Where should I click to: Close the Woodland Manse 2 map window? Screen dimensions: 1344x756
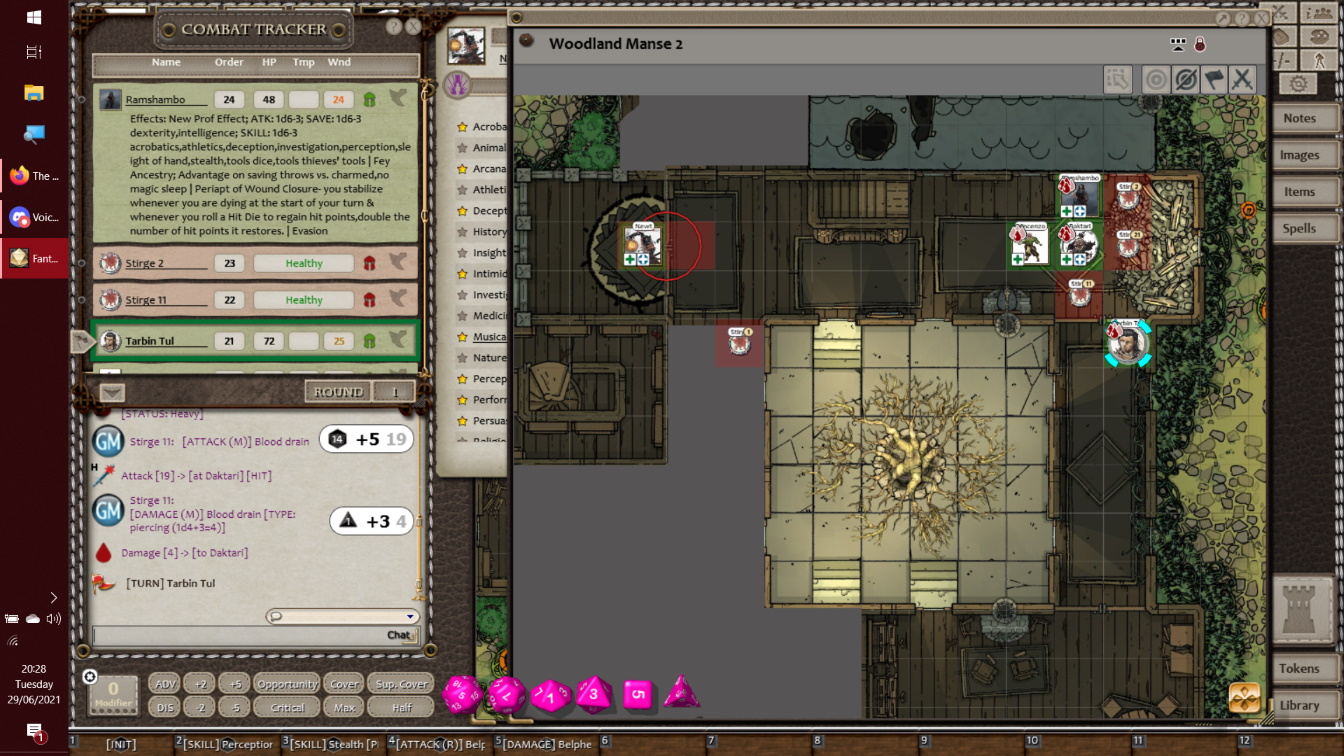[1261, 18]
